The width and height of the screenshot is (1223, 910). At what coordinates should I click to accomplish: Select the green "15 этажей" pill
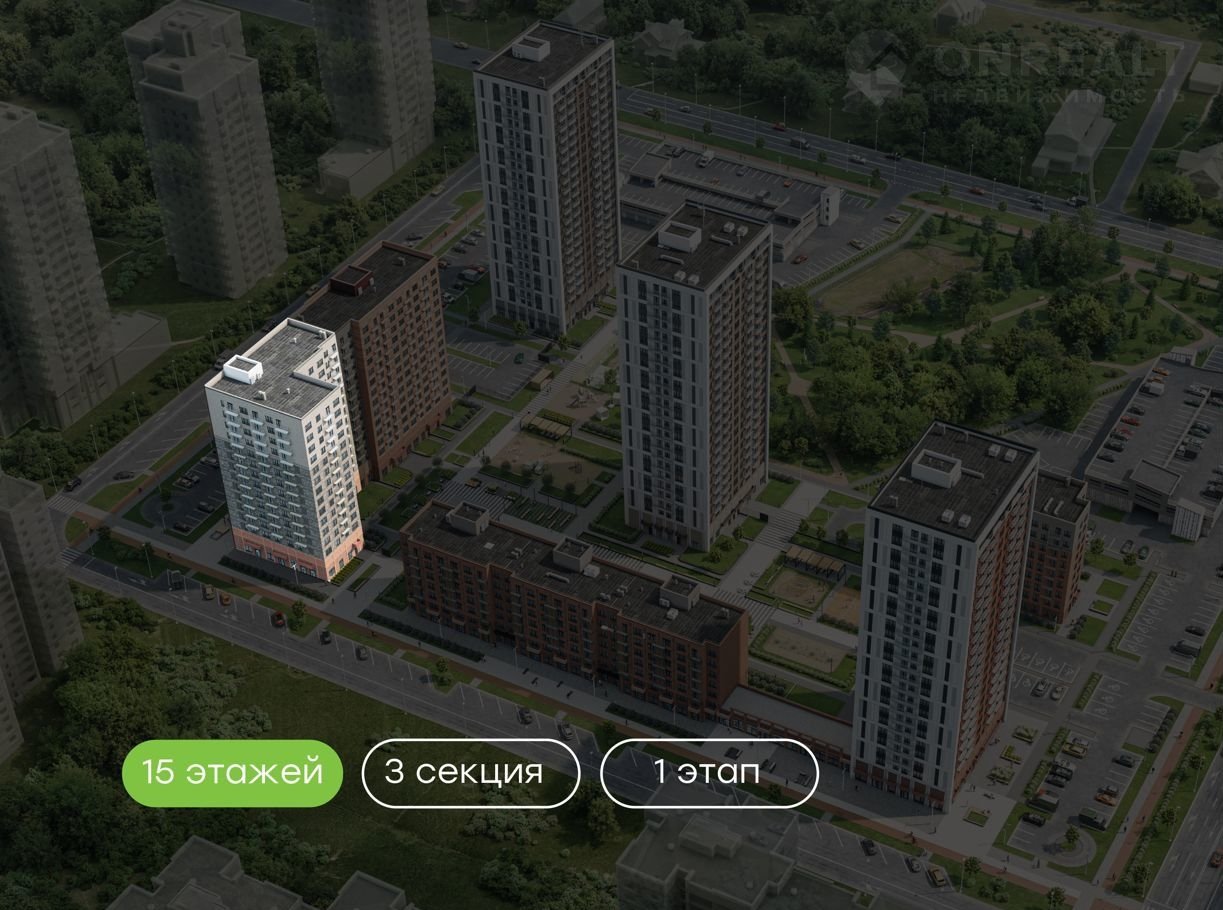pyautogui.click(x=232, y=773)
